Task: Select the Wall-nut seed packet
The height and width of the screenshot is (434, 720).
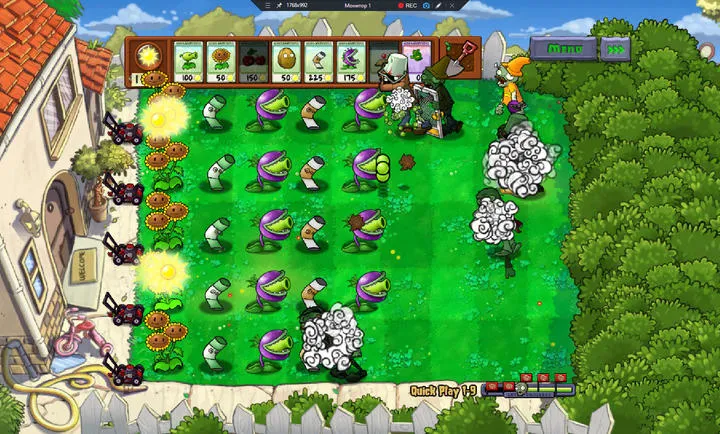Action: (x=287, y=62)
